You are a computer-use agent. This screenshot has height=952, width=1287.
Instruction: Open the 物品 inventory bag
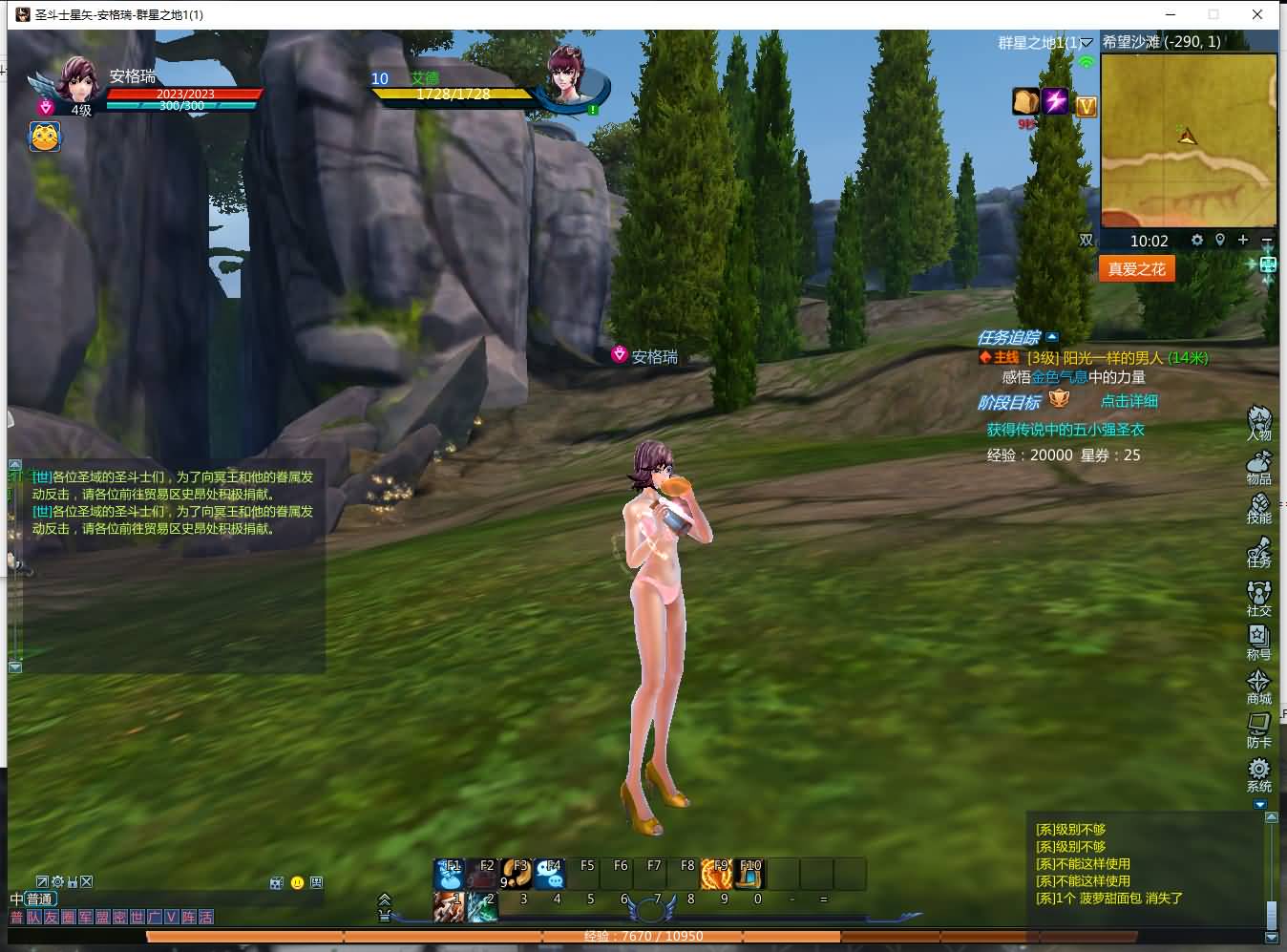coord(1259,466)
